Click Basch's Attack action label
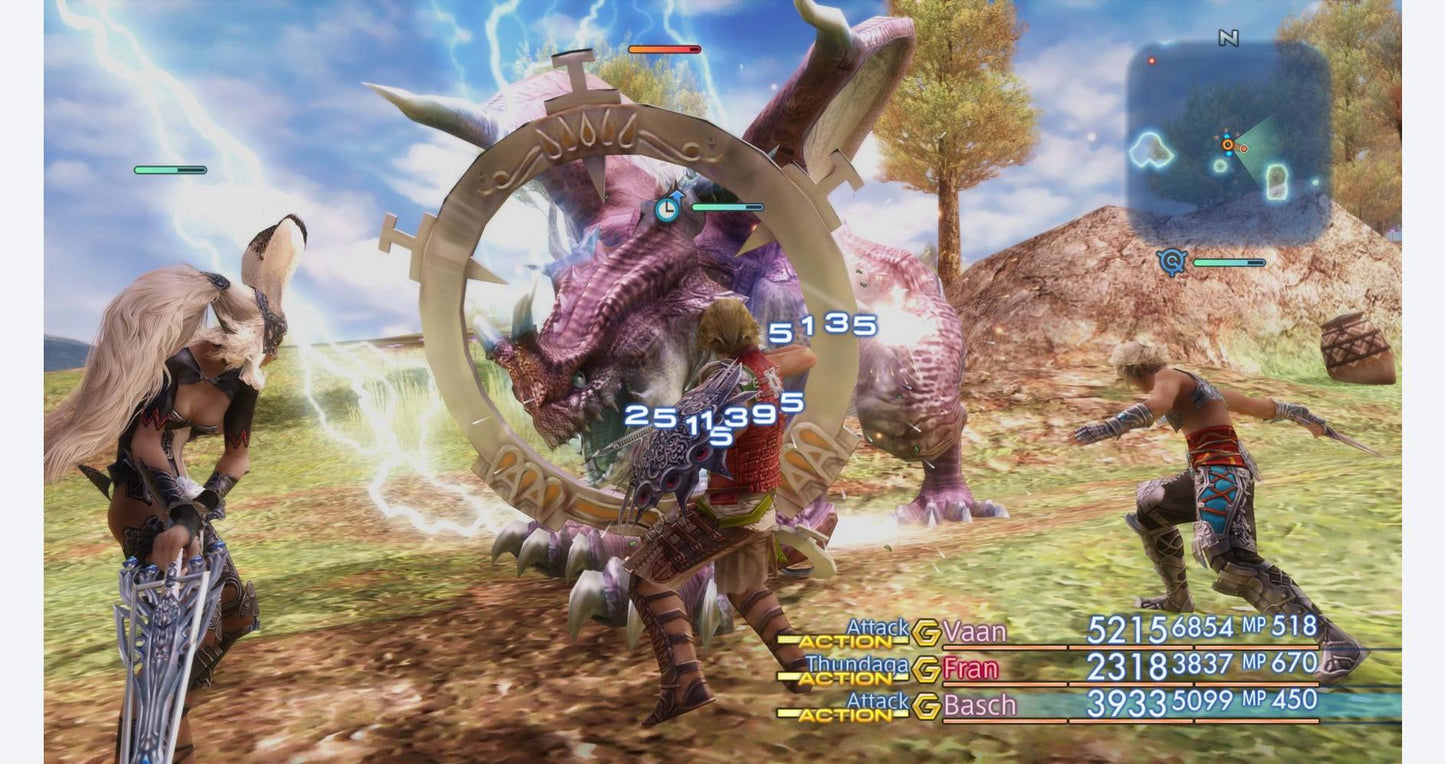This screenshot has width=1445, height=764. click(877, 700)
